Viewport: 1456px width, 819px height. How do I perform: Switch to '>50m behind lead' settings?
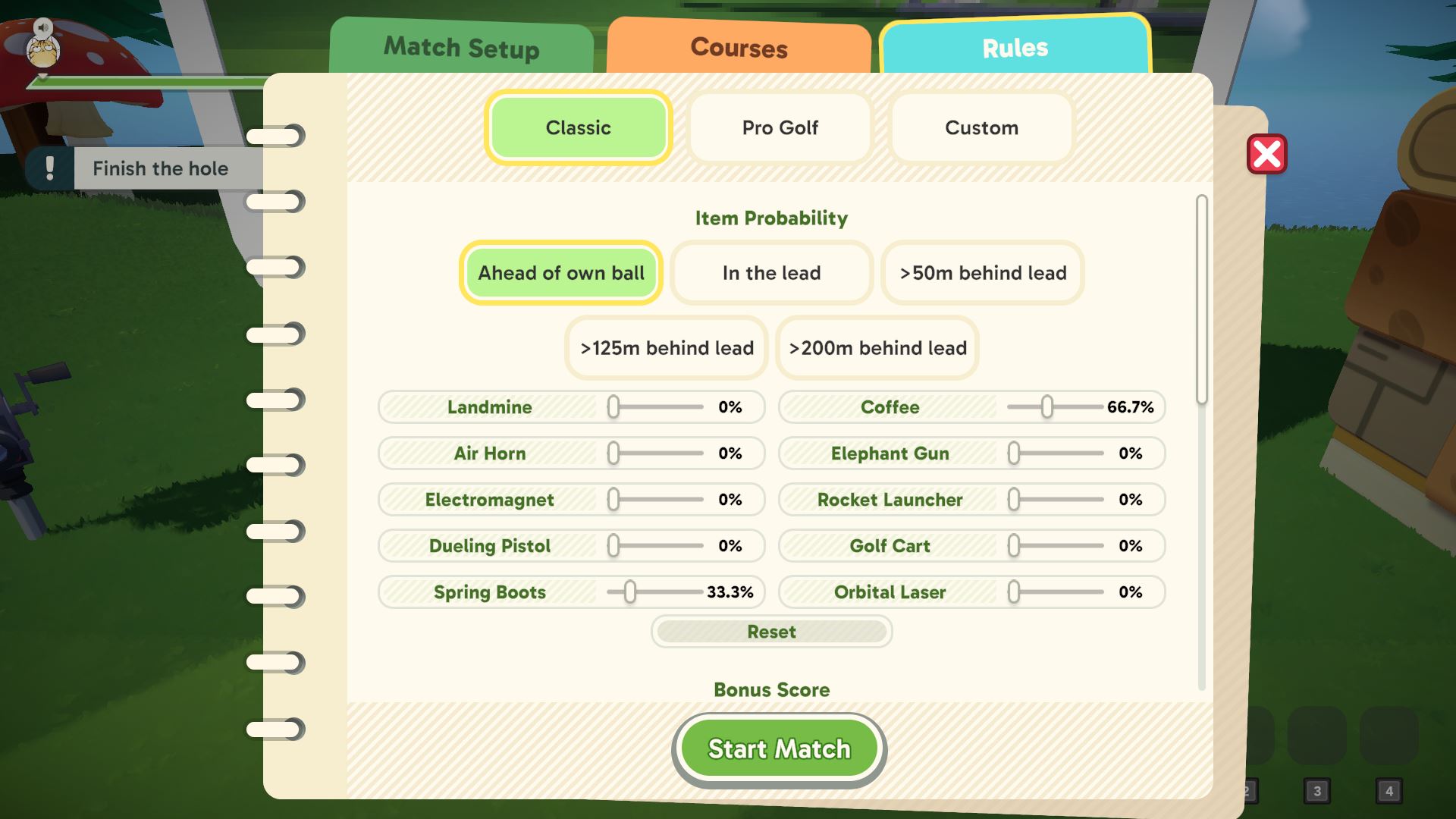982,273
